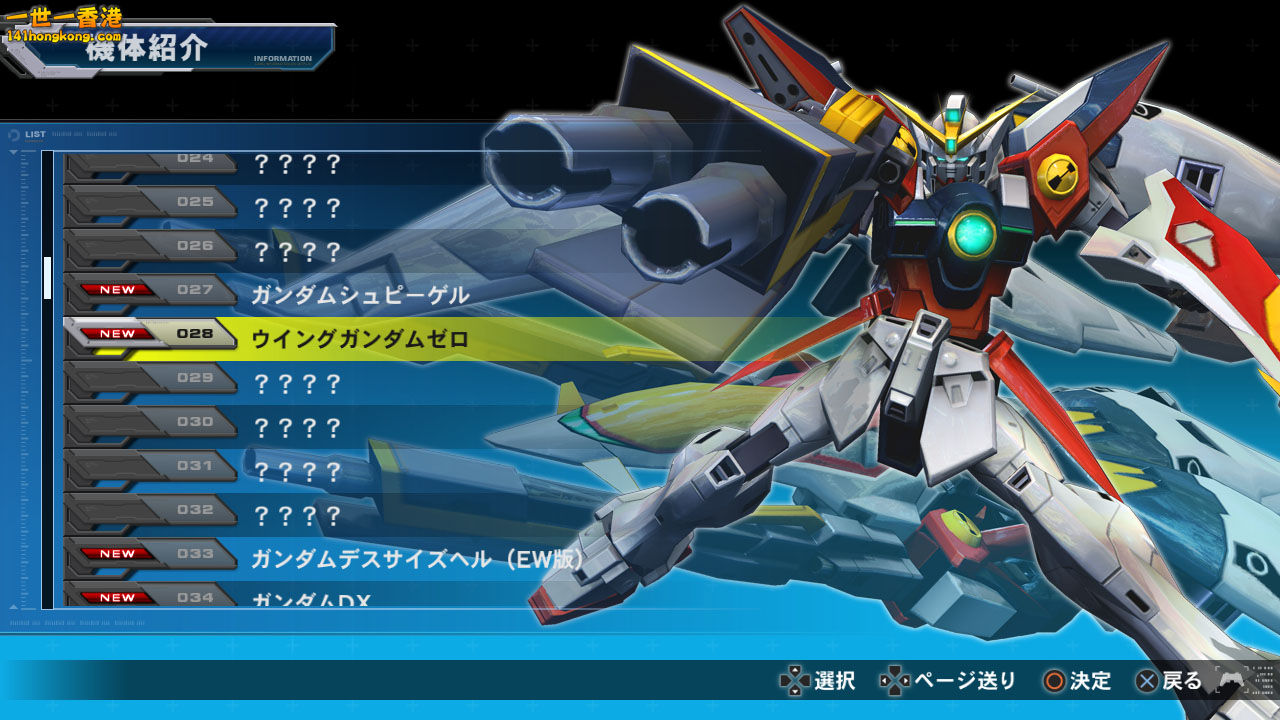This screenshot has height=720, width=1280.
Task: Click the D-pad icon next to 選択
Action: tap(795, 678)
